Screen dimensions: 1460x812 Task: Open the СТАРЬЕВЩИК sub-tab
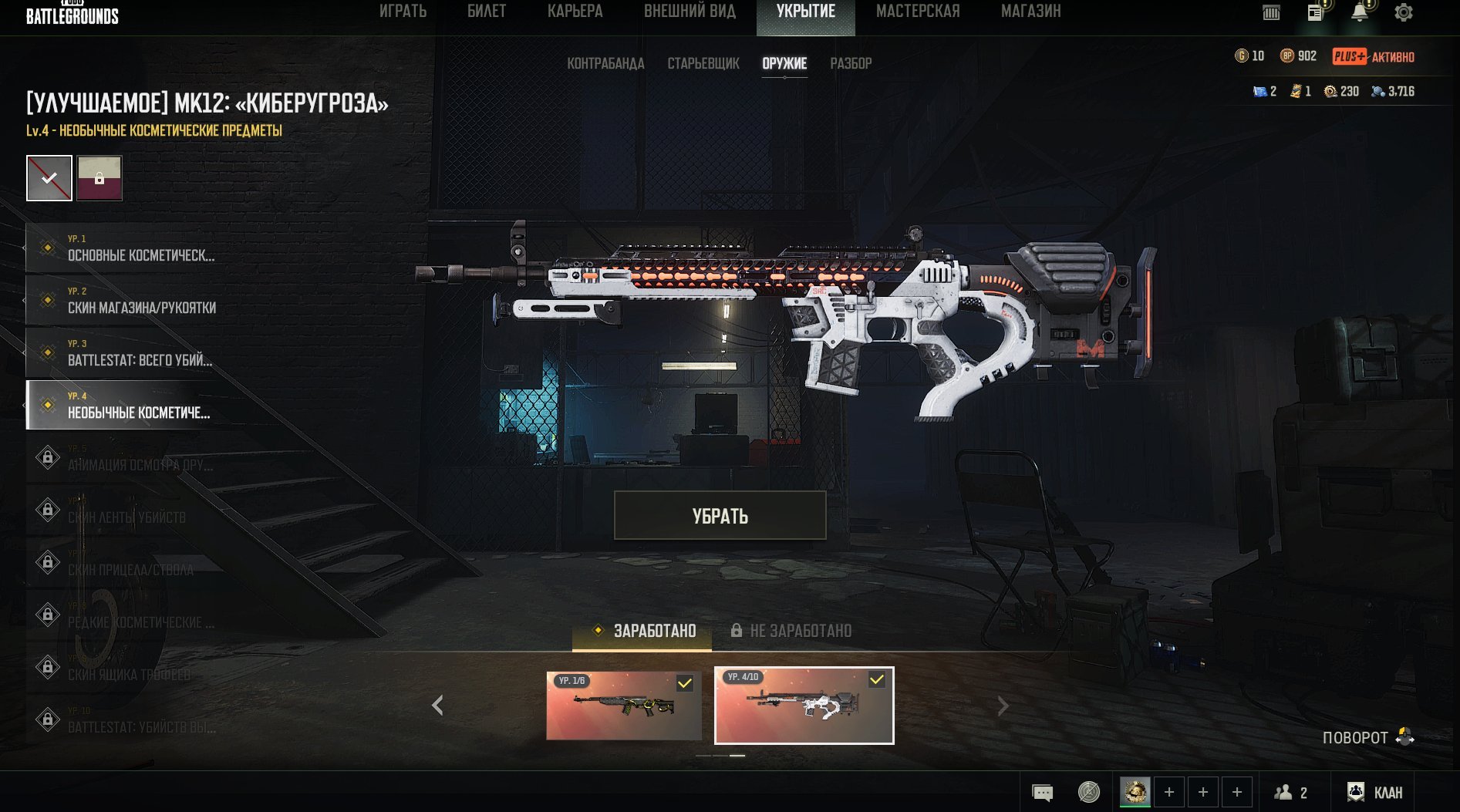(x=703, y=64)
